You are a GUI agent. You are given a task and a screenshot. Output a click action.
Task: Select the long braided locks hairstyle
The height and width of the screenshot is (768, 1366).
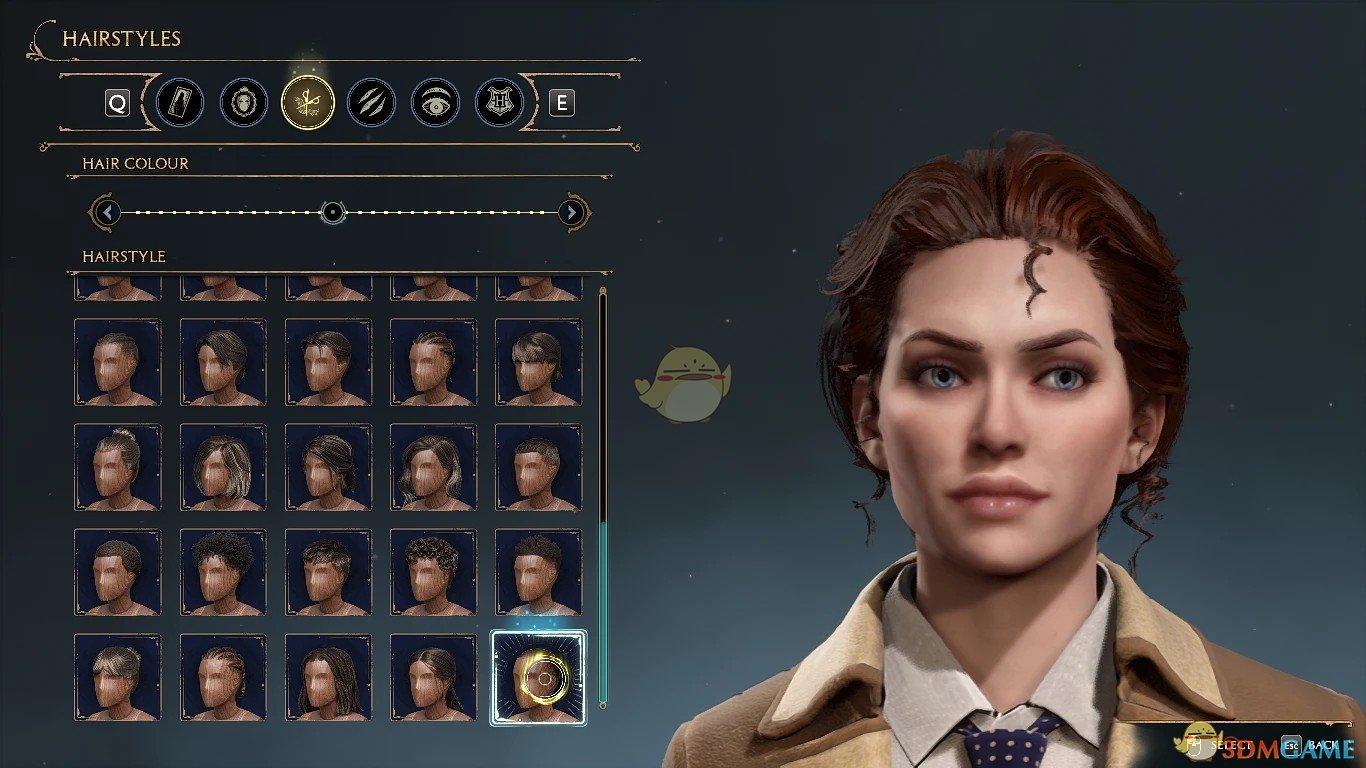[328, 677]
